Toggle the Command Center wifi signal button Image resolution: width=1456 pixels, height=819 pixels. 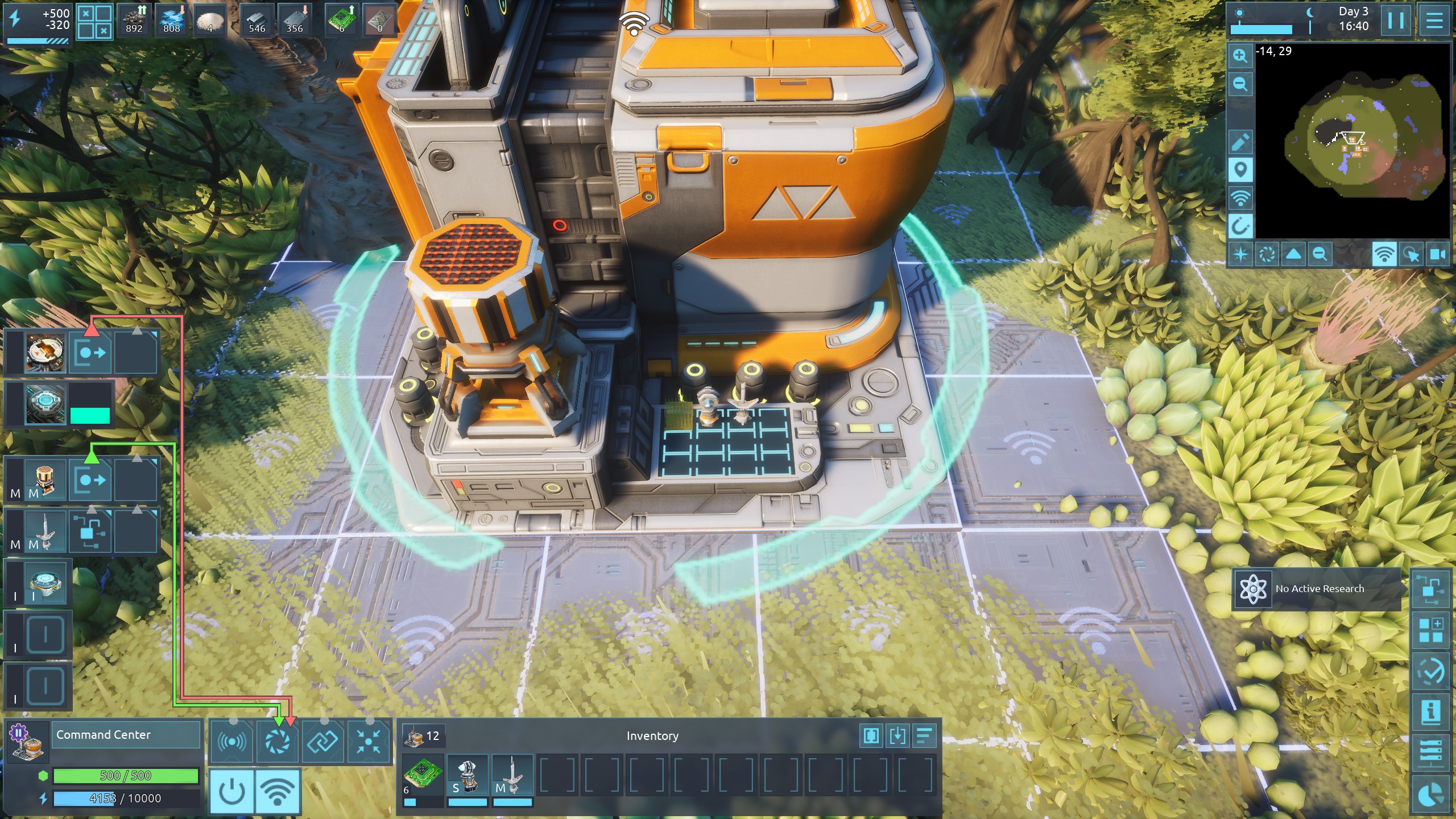pyautogui.click(x=278, y=791)
